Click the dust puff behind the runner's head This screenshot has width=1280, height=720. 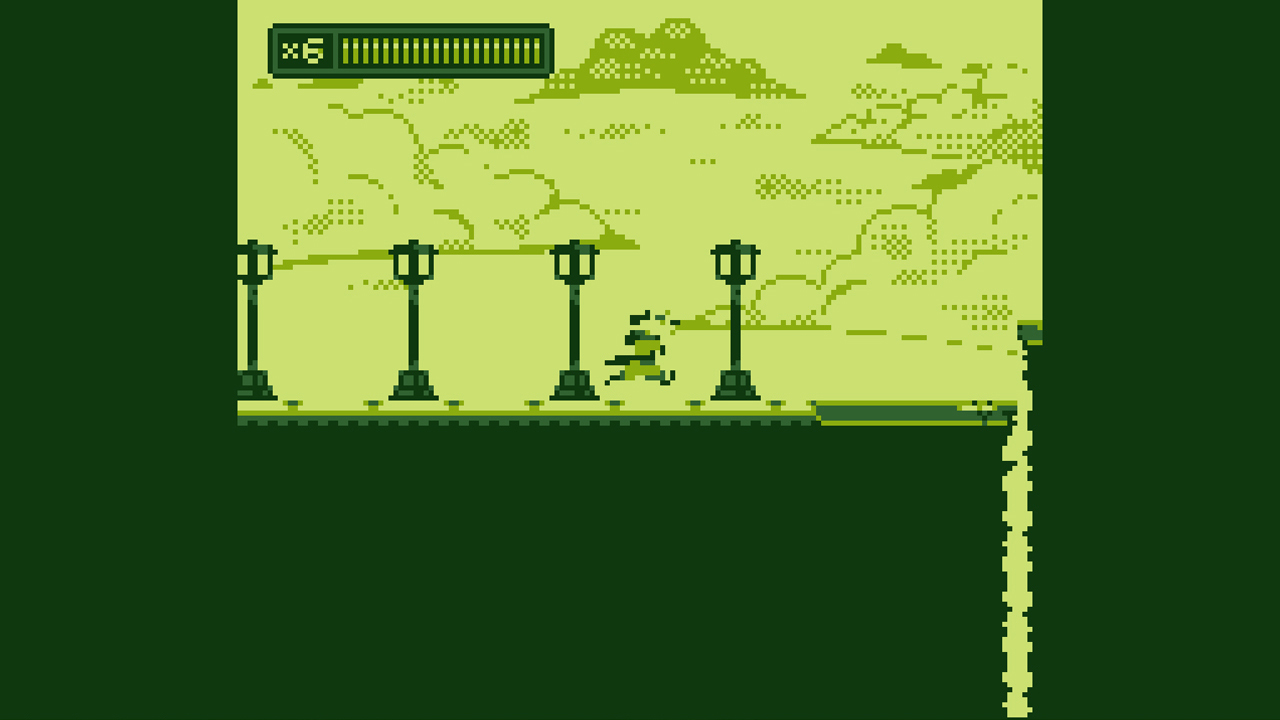click(x=663, y=317)
